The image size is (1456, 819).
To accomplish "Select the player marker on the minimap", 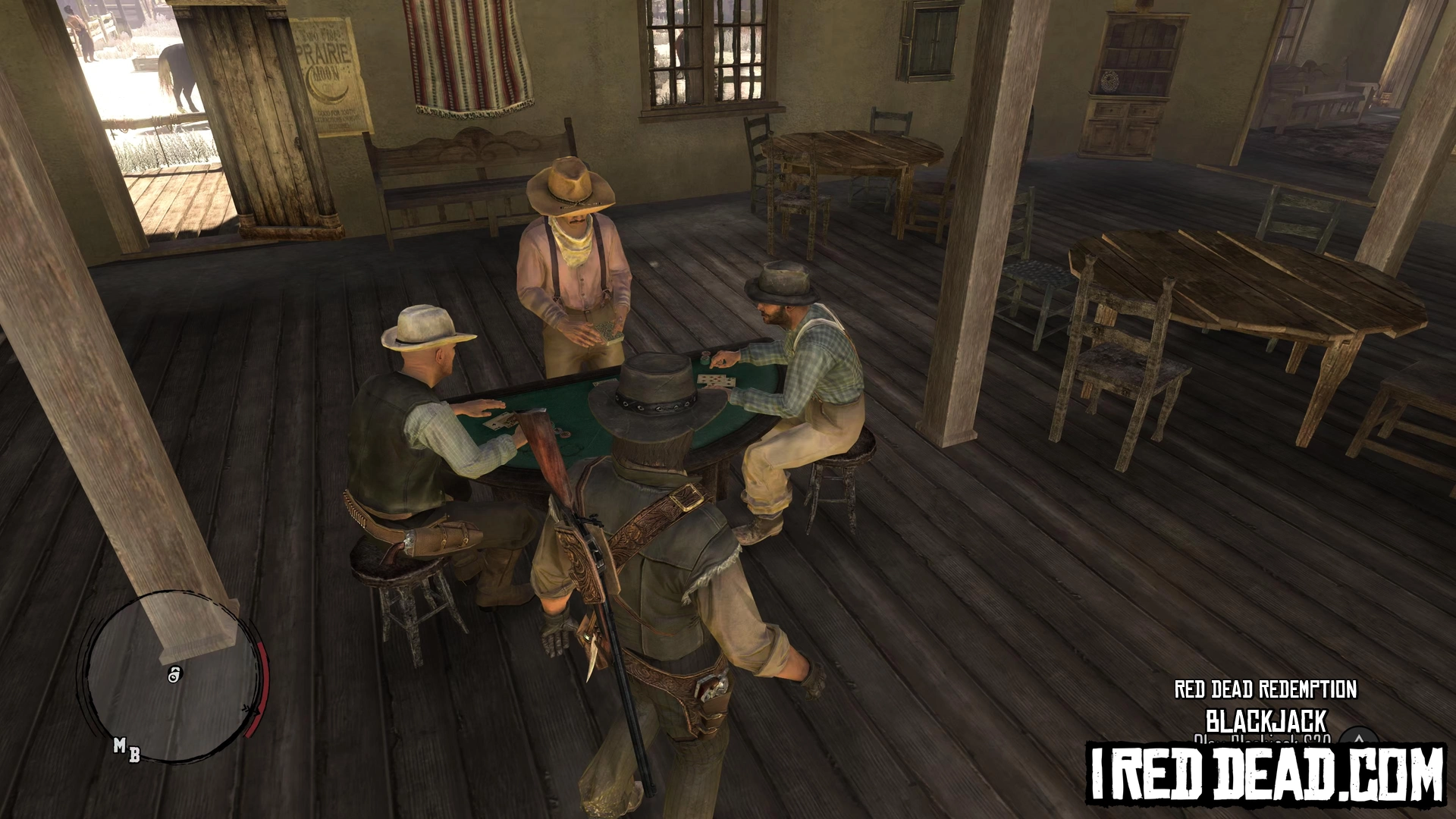I will 174,673.
